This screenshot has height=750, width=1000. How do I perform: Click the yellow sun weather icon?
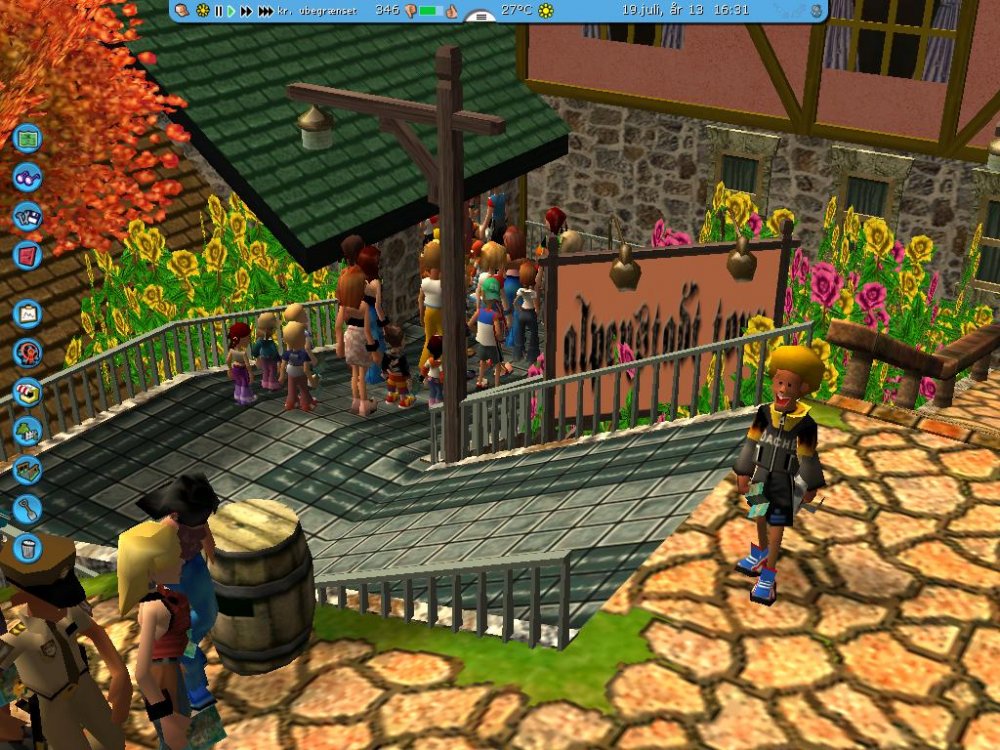point(546,11)
